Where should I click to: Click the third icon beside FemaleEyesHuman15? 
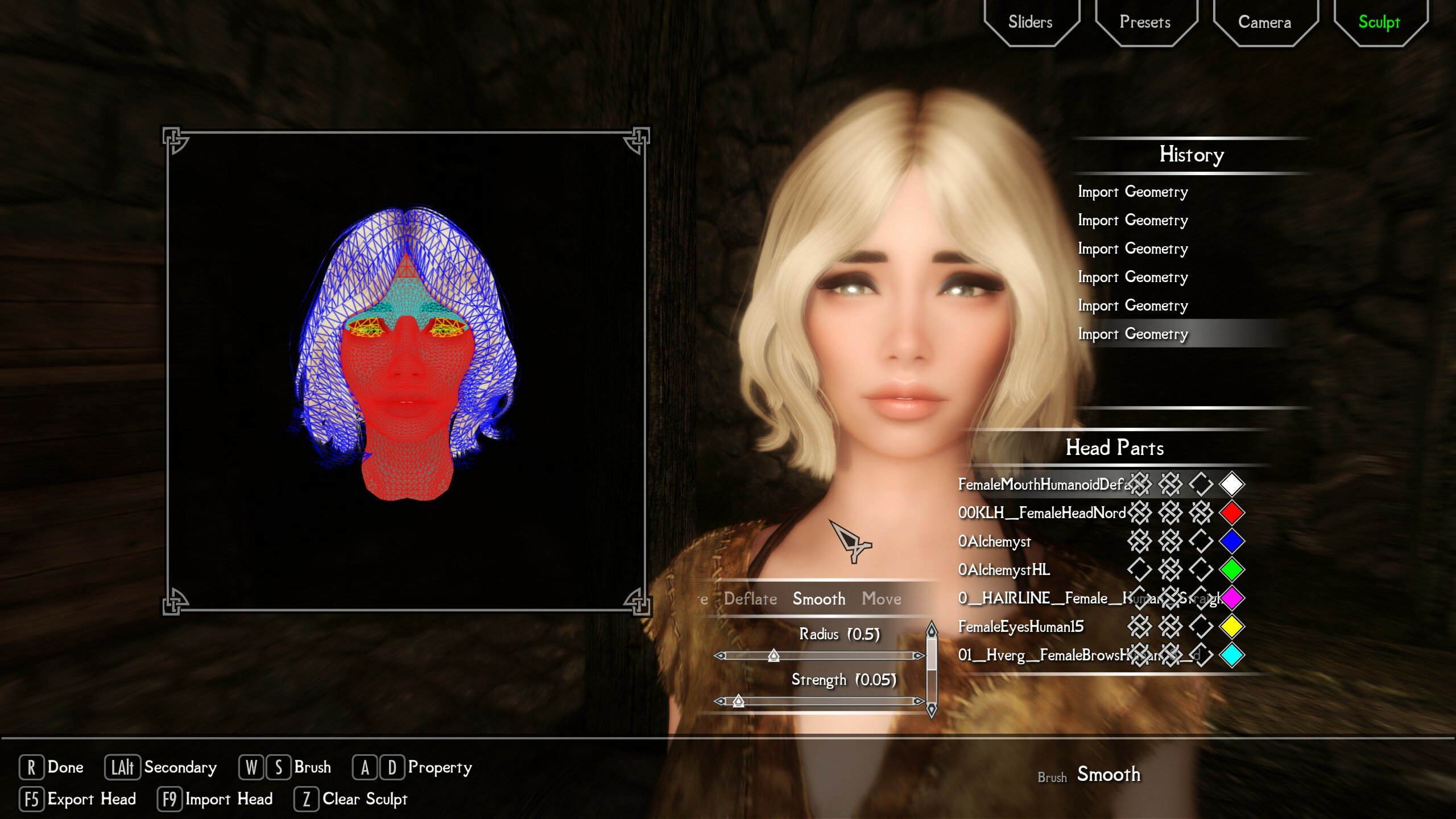point(1201,627)
